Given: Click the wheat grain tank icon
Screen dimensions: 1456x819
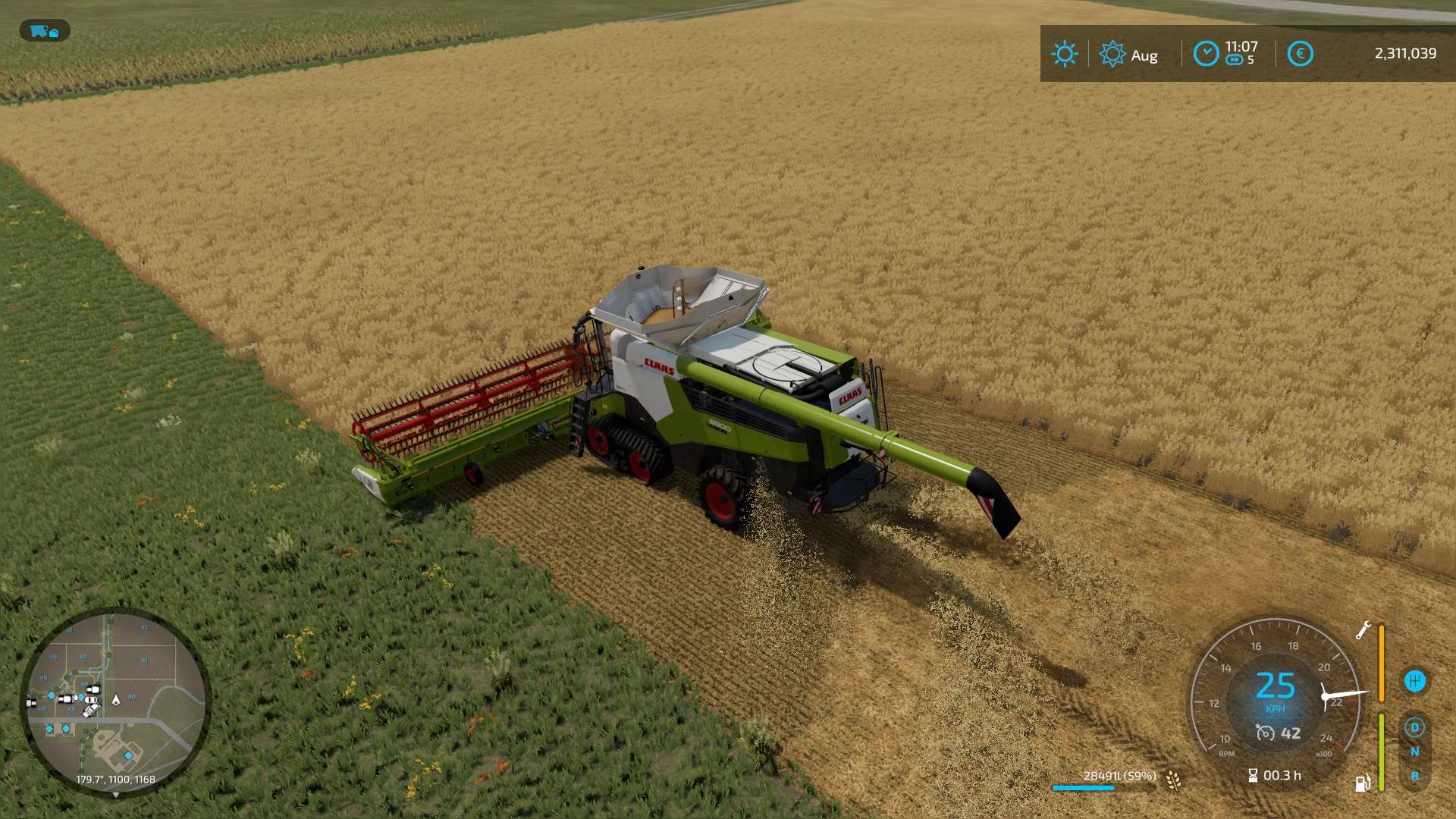Looking at the screenshot, I should [1174, 780].
